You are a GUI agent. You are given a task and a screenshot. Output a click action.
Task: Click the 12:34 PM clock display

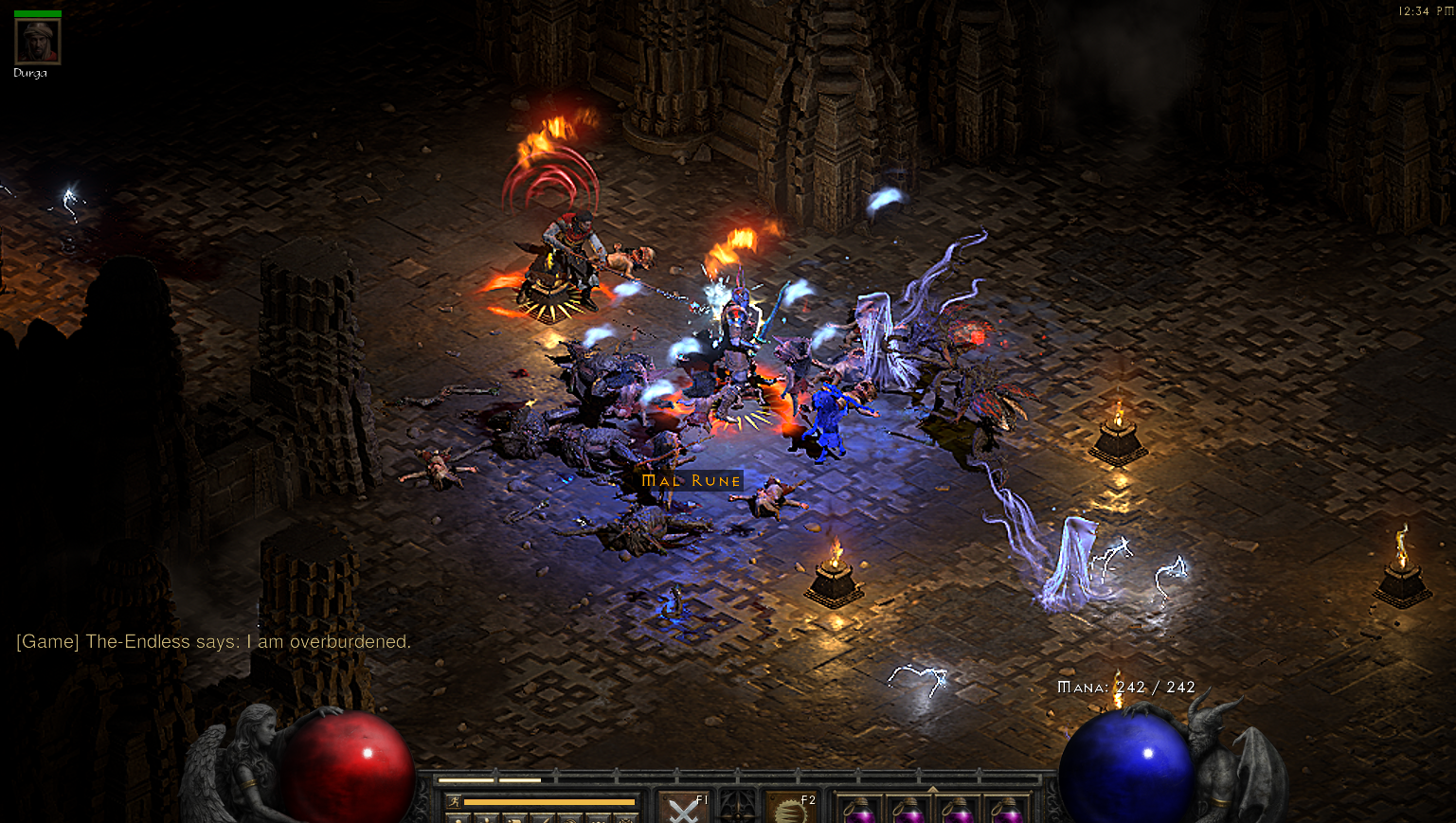pyautogui.click(x=1427, y=11)
